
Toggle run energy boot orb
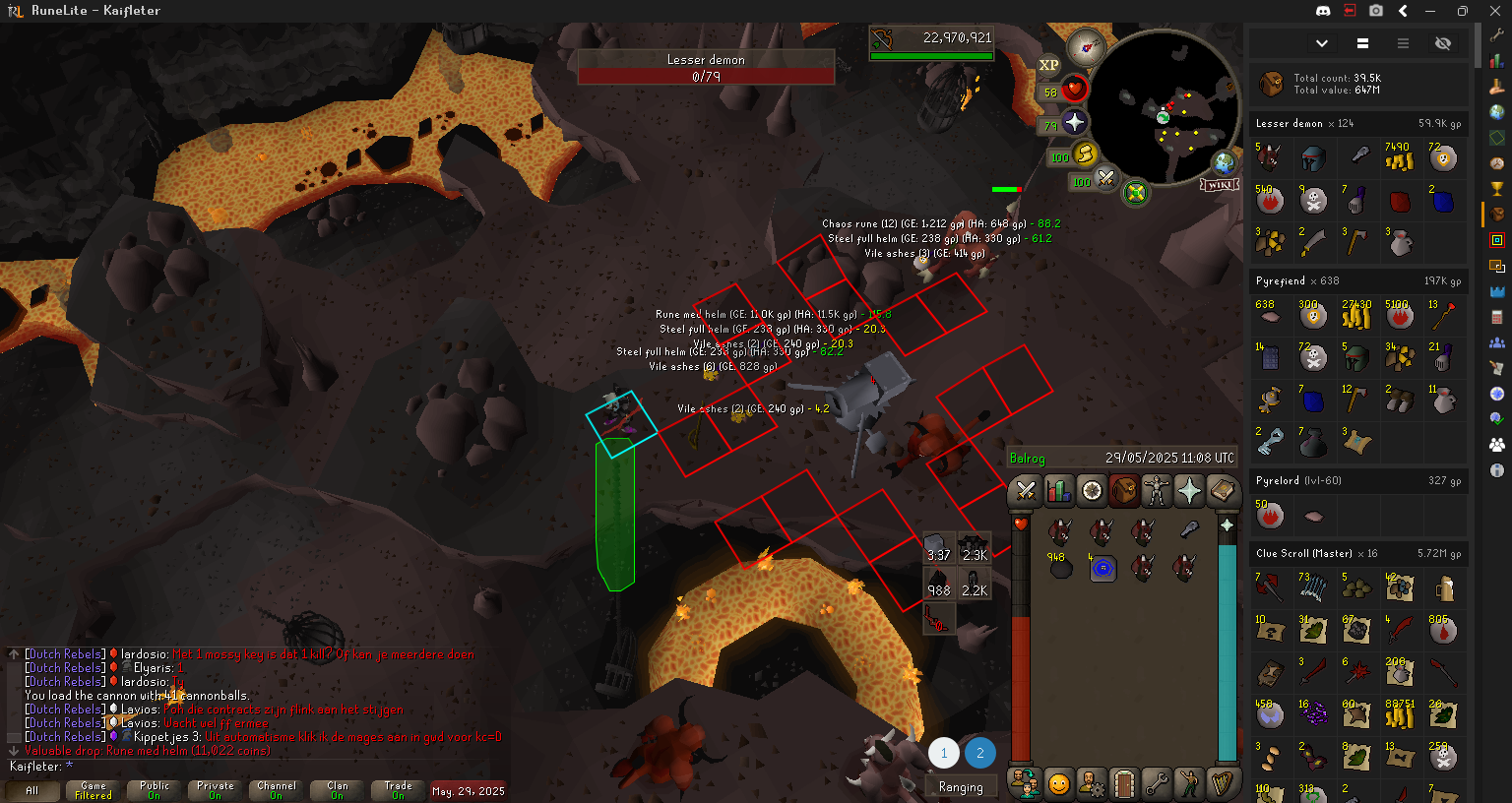tap(1085, 154)
